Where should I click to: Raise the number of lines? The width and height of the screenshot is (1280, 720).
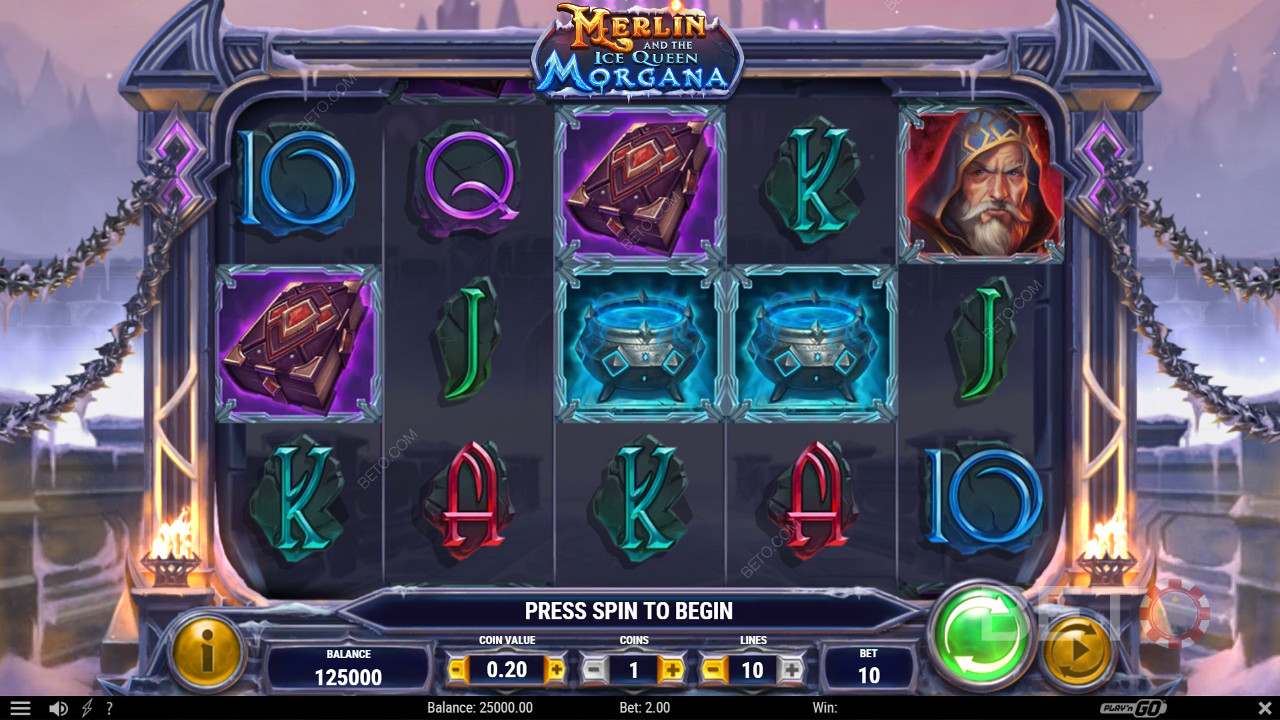[791, 669]
